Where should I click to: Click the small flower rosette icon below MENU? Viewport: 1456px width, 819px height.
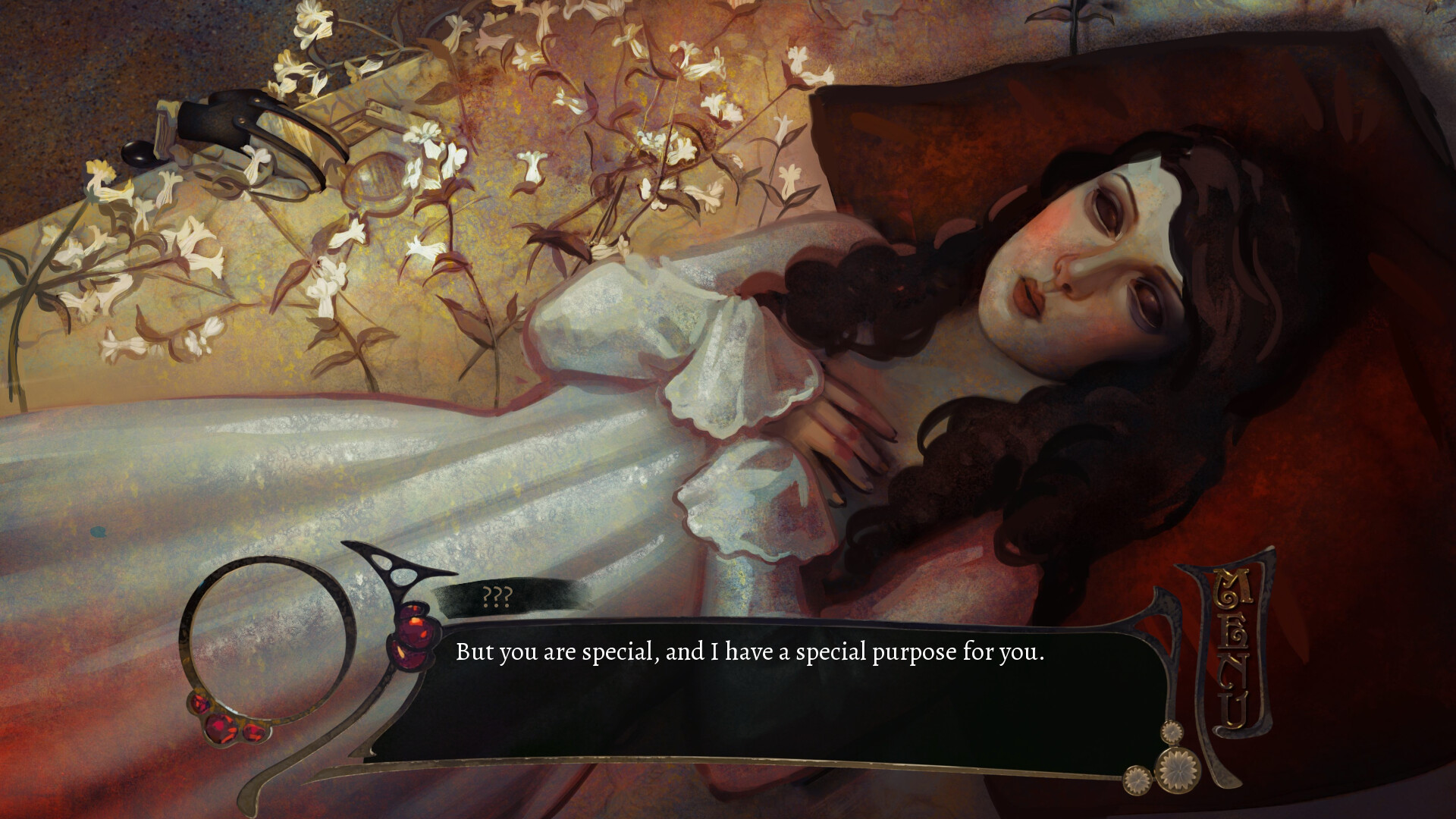click(1172, 732)
